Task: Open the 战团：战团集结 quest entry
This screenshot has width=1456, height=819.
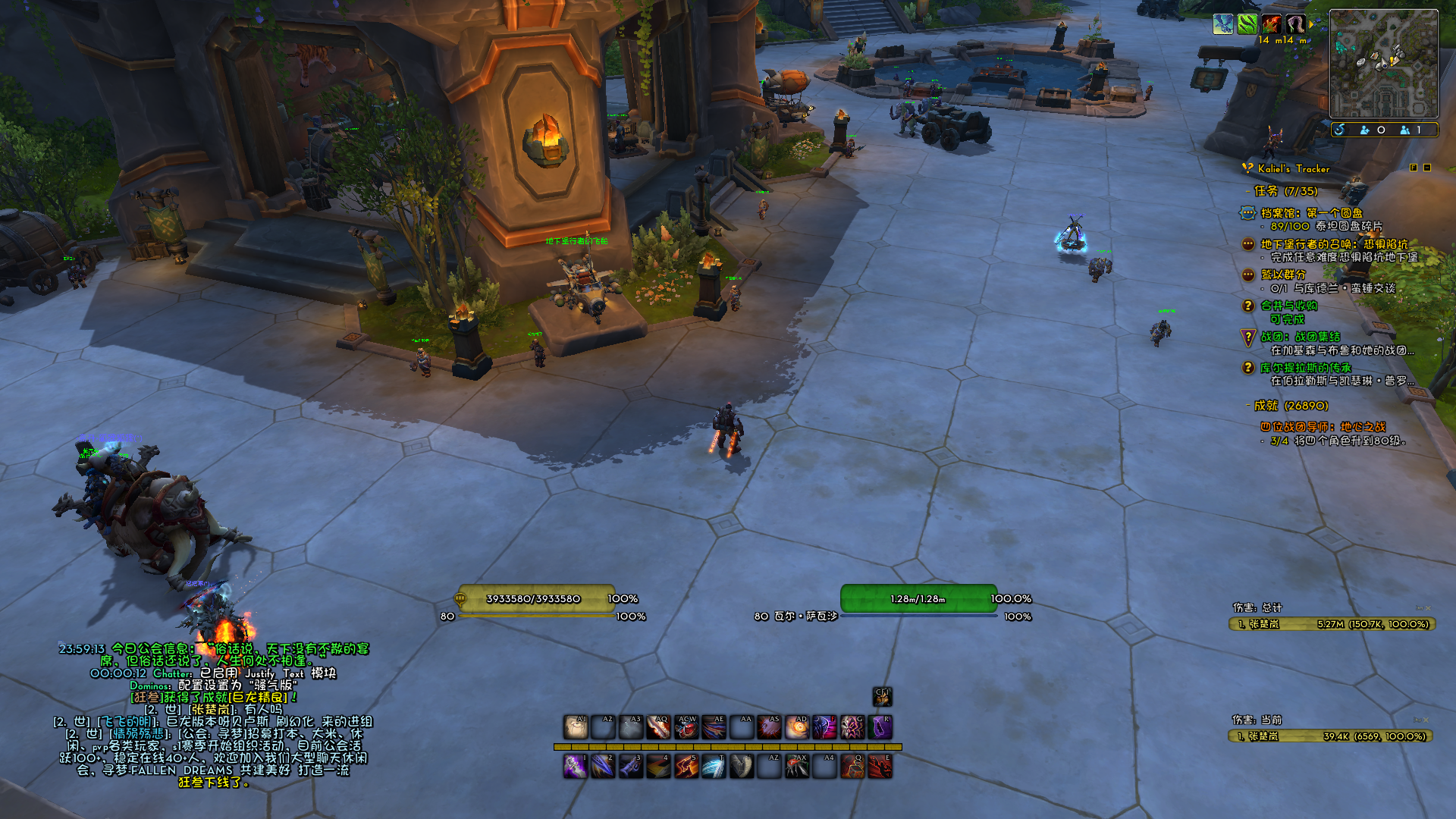Action: tap(1300, 337)
